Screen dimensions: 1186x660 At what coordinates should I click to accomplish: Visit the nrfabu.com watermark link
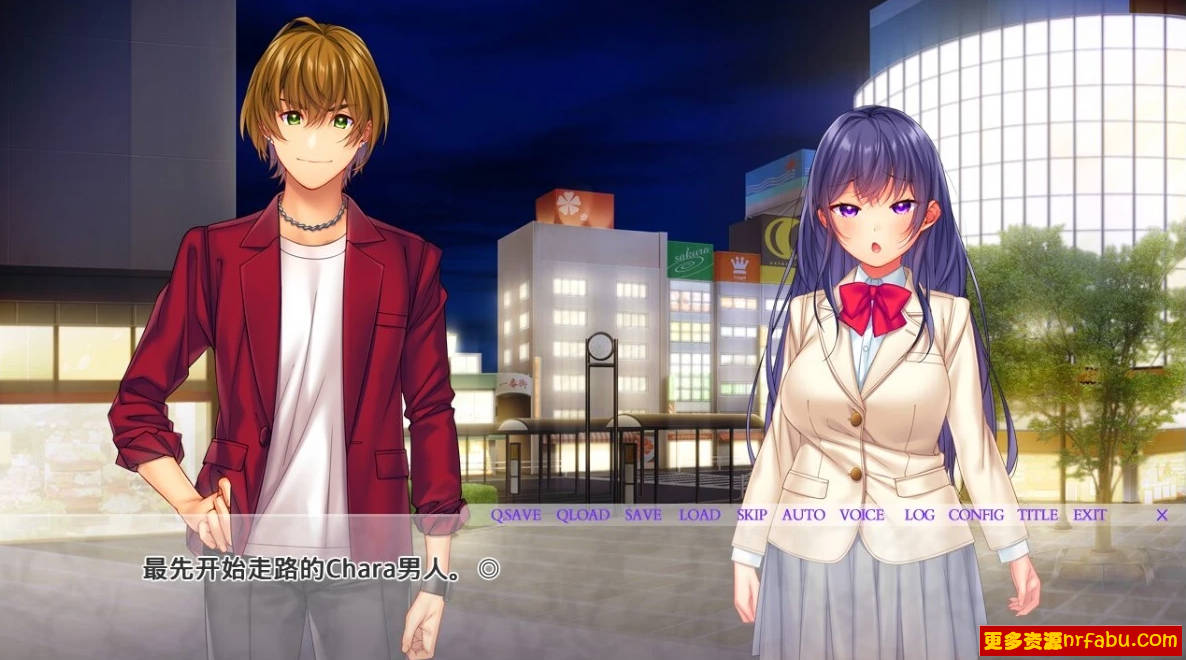pos(1080,640)
